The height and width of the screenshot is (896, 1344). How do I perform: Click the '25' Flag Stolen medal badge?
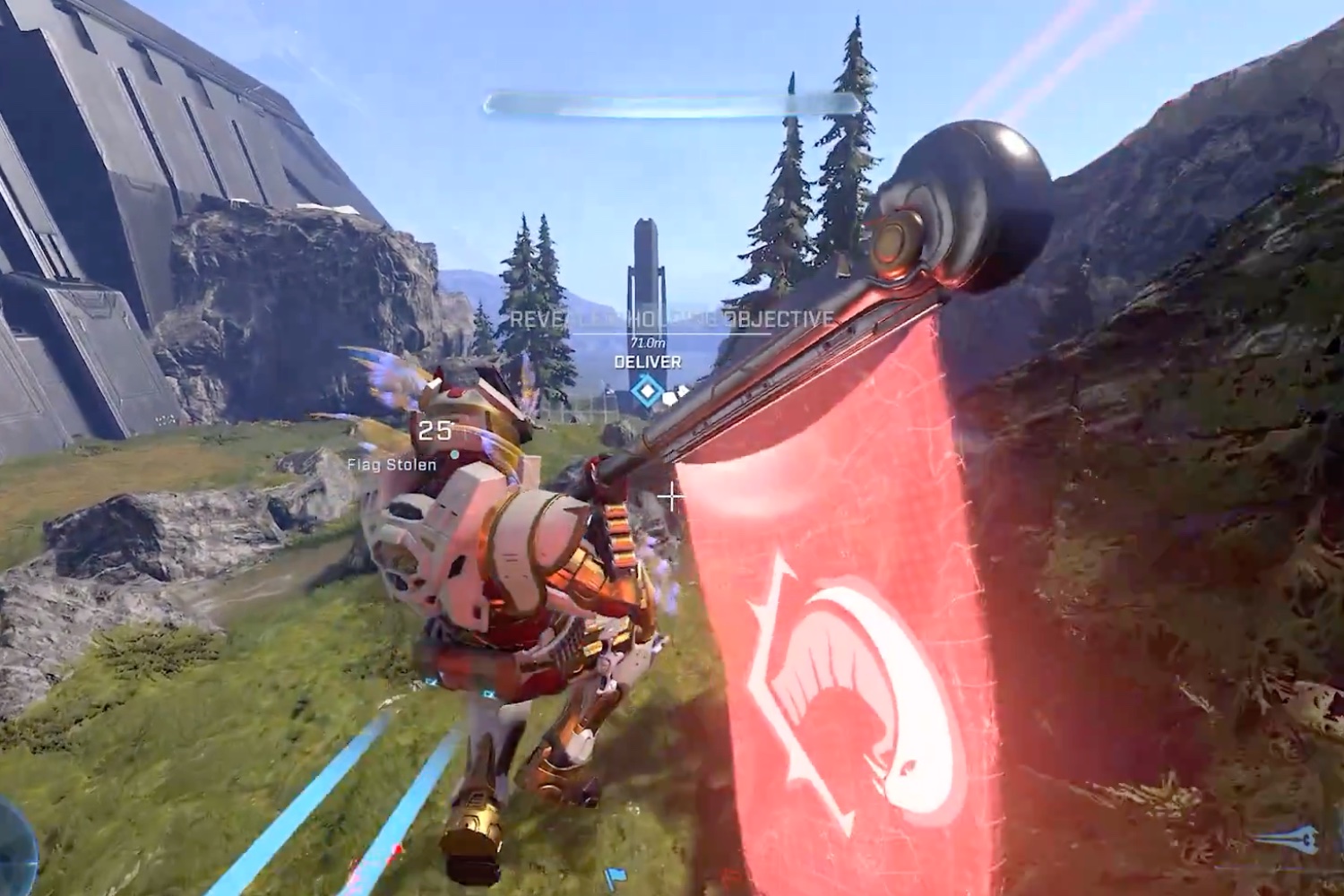pyautogui.click(x=436, y=431)
